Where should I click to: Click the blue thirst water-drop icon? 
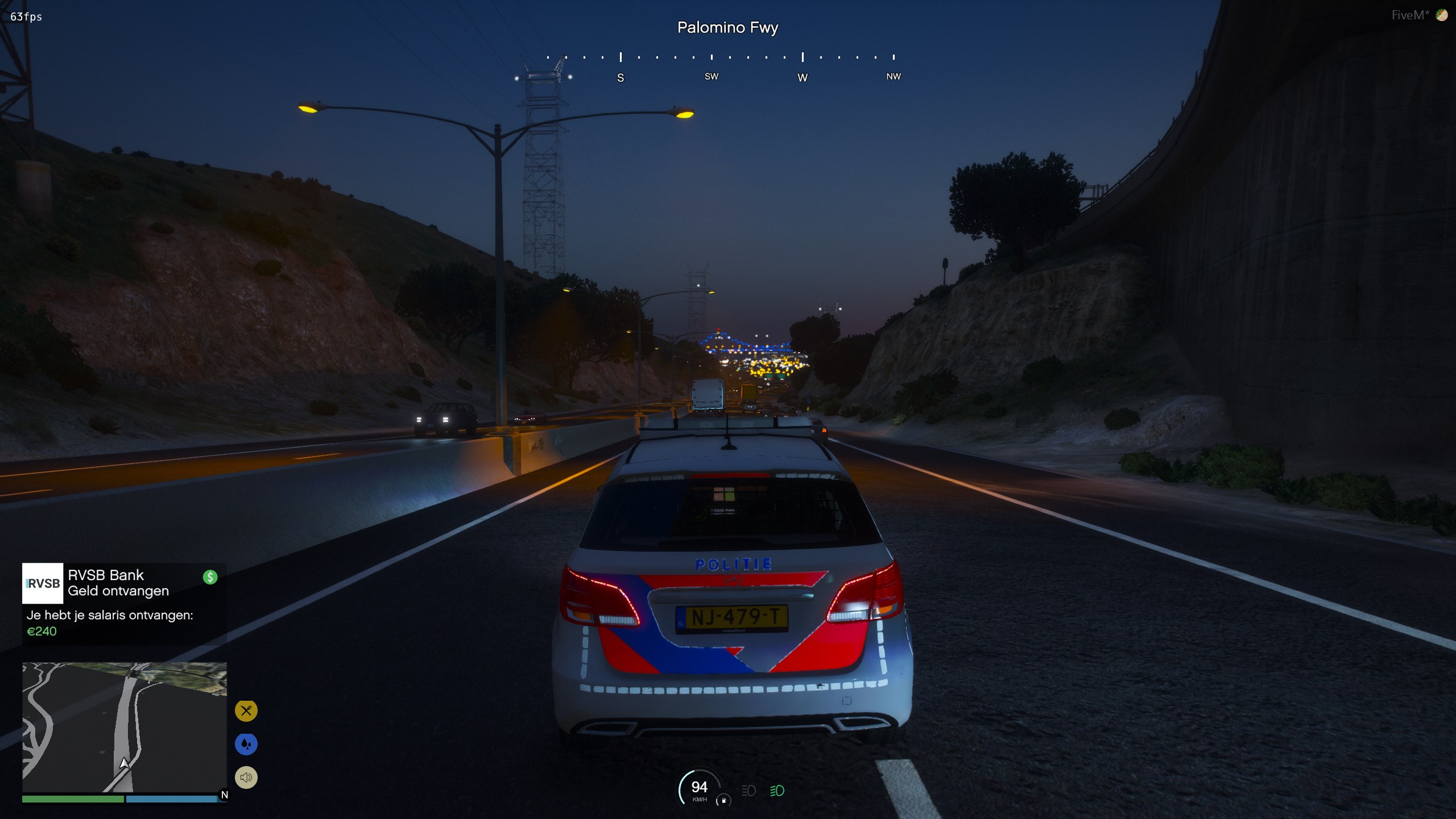pos(246,744)
